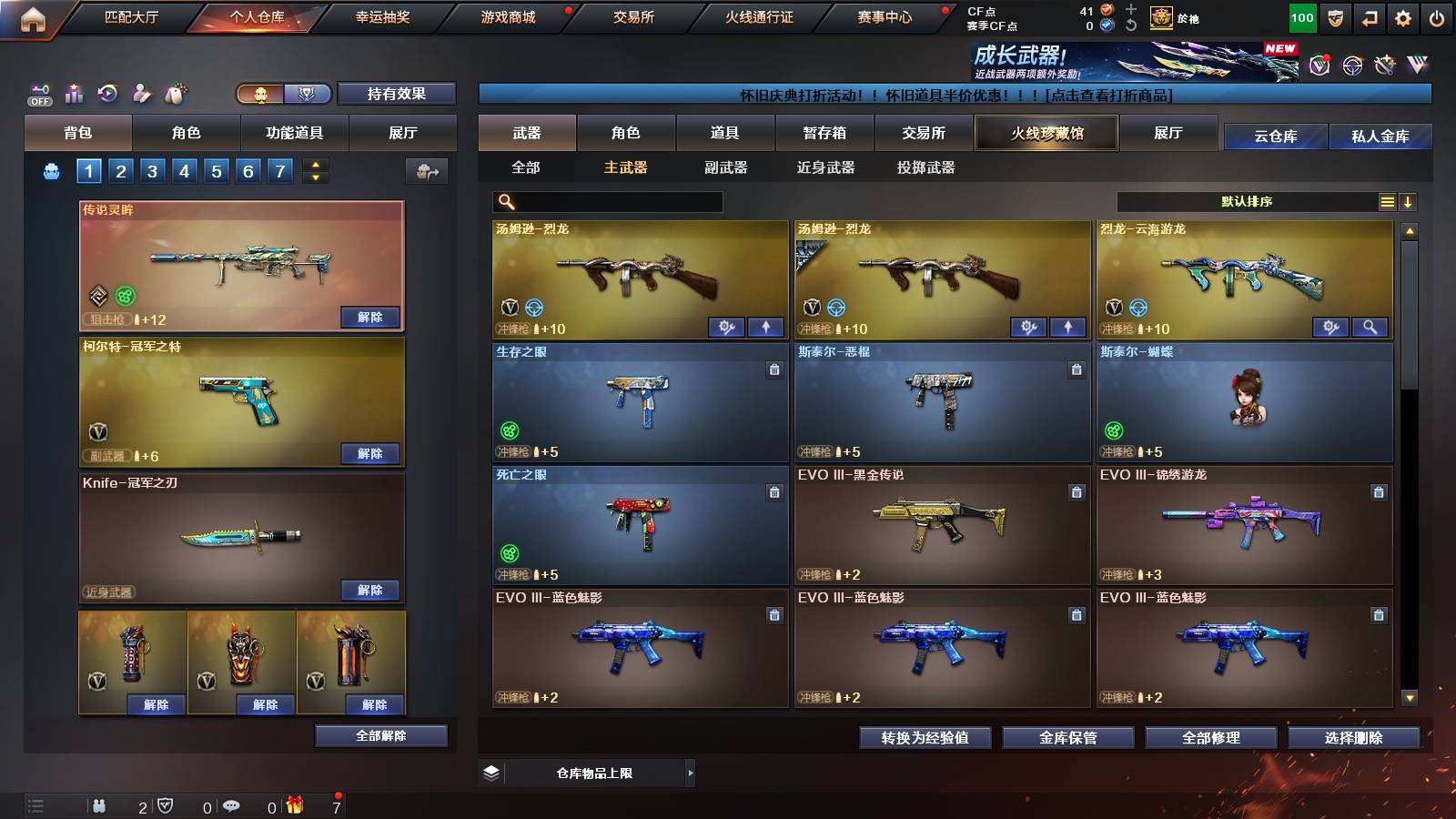Viewport: 1456px width, 819px height.
Task: Click the list view icon beside 默认排序
Action: pyautogui.click(x=1387, y=201)
